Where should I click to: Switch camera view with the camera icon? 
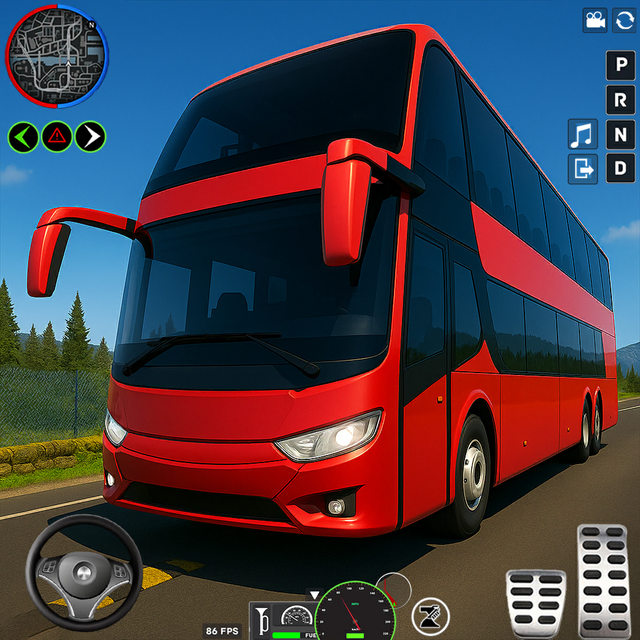tap(596, 20)
